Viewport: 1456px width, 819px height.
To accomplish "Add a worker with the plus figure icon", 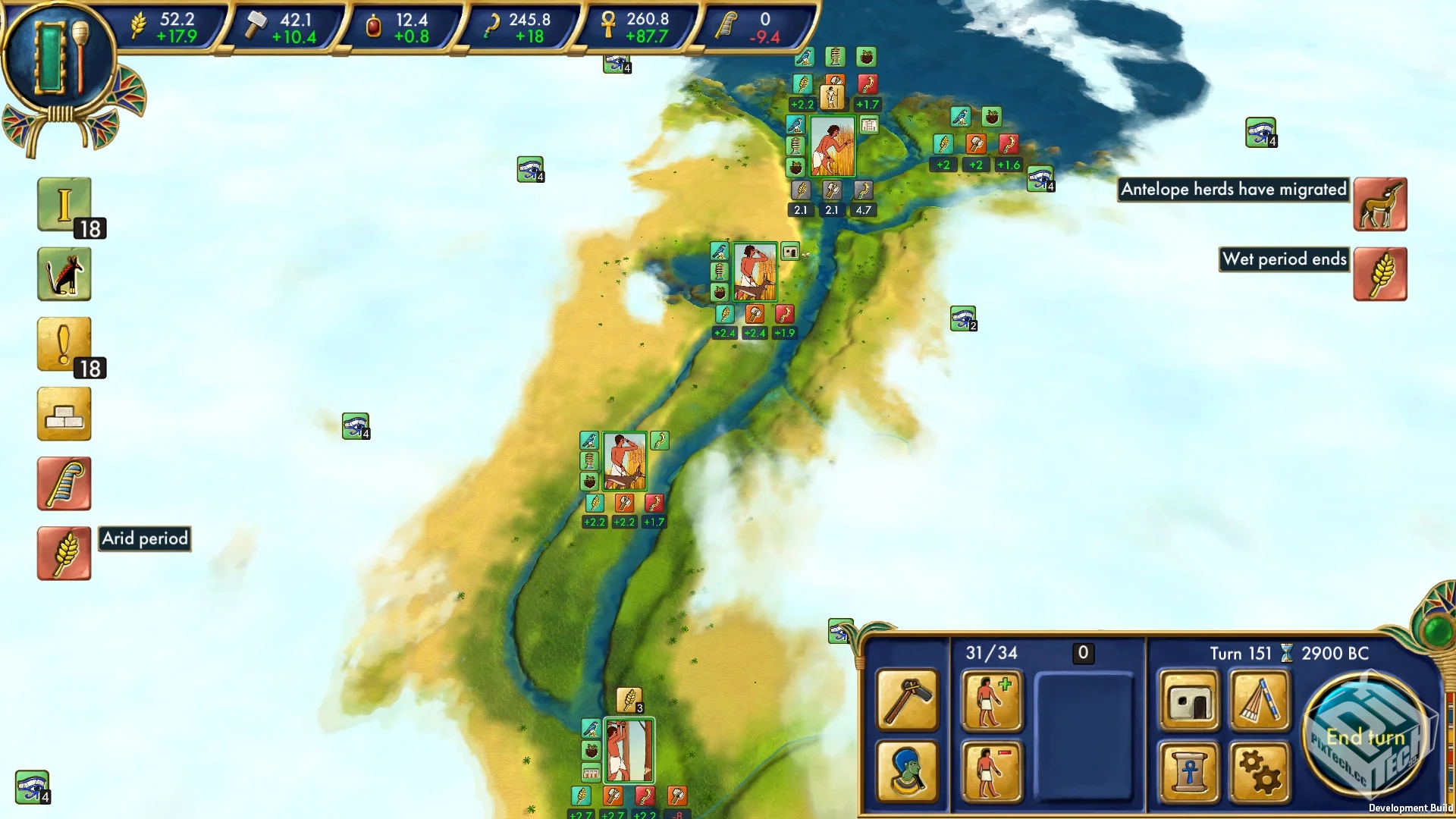I will pos(992,701).
